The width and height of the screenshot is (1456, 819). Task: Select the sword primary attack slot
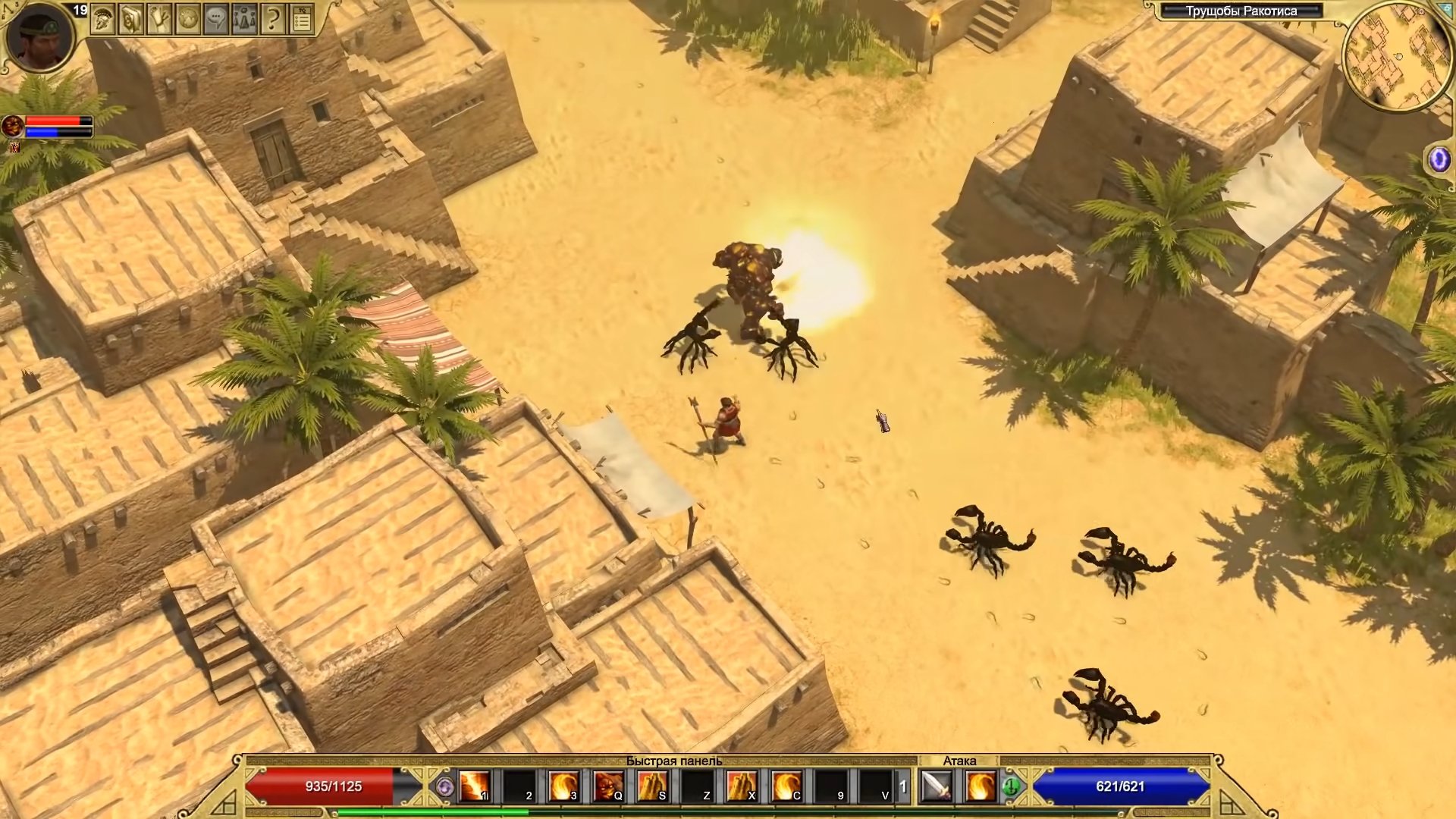[937, 786]
